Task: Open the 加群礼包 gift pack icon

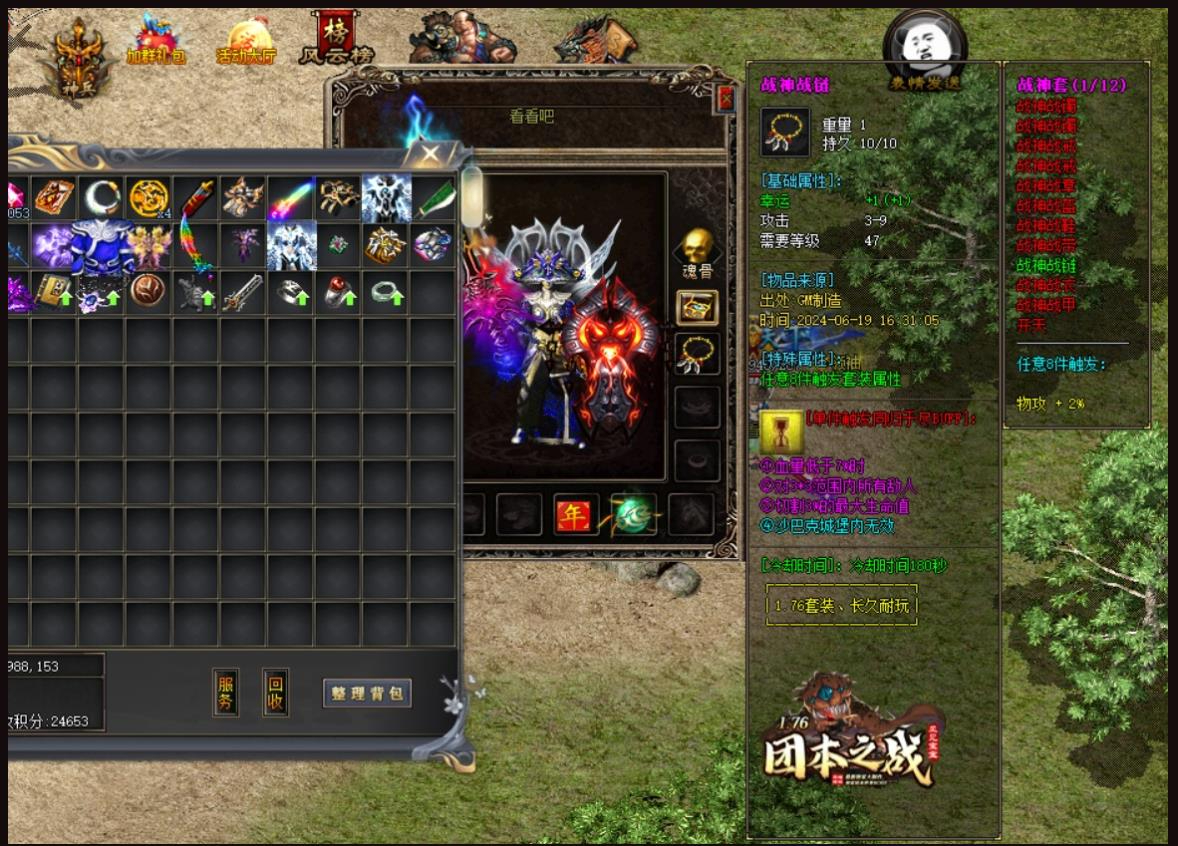Action: pos(156,42)
